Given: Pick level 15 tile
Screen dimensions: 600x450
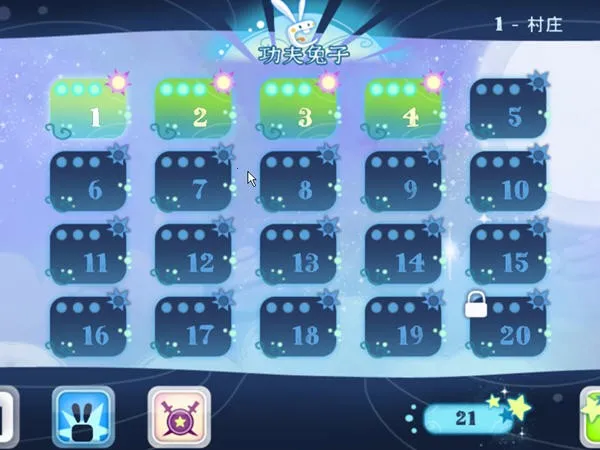Looking at the screenshot, I should (509, 256).
